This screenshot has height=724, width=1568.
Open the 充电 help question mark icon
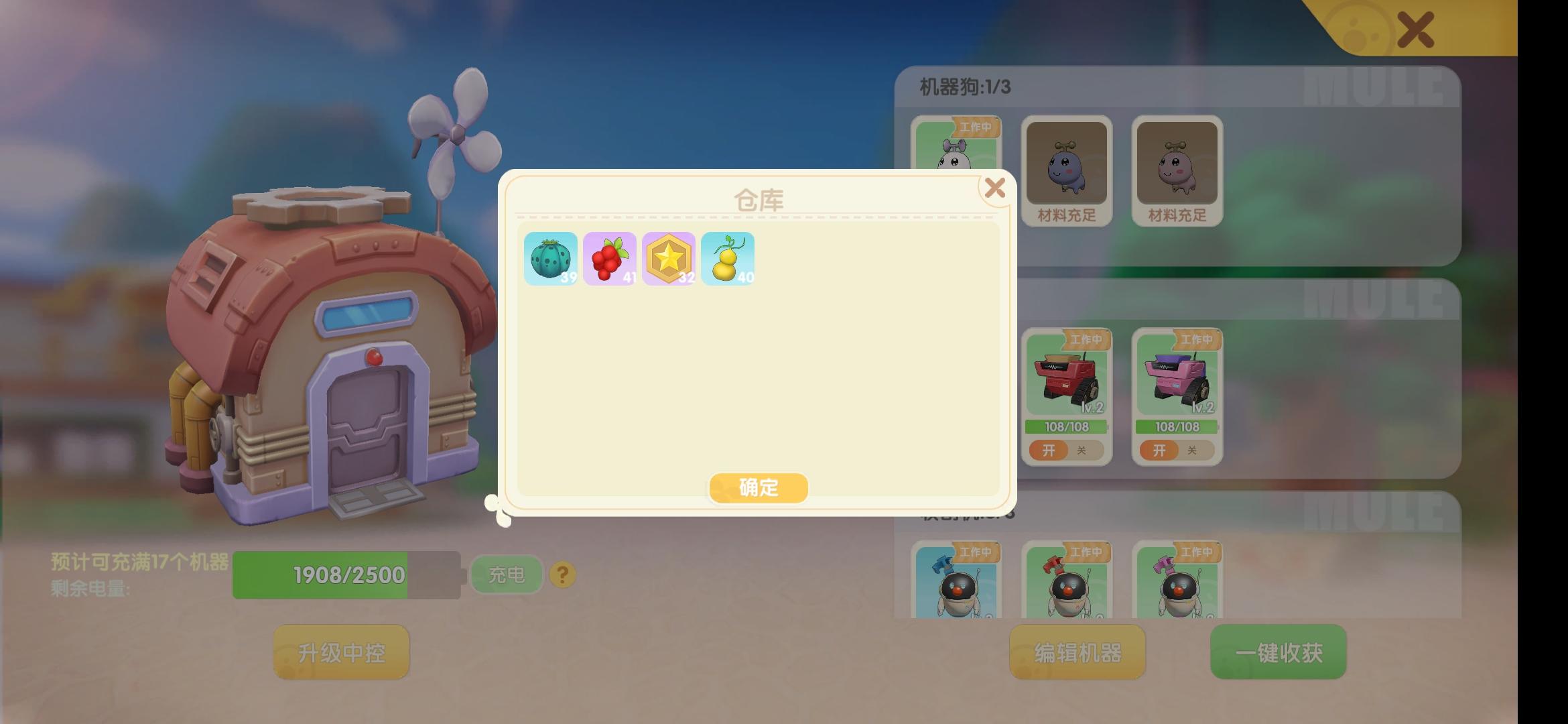pos(562,574)
